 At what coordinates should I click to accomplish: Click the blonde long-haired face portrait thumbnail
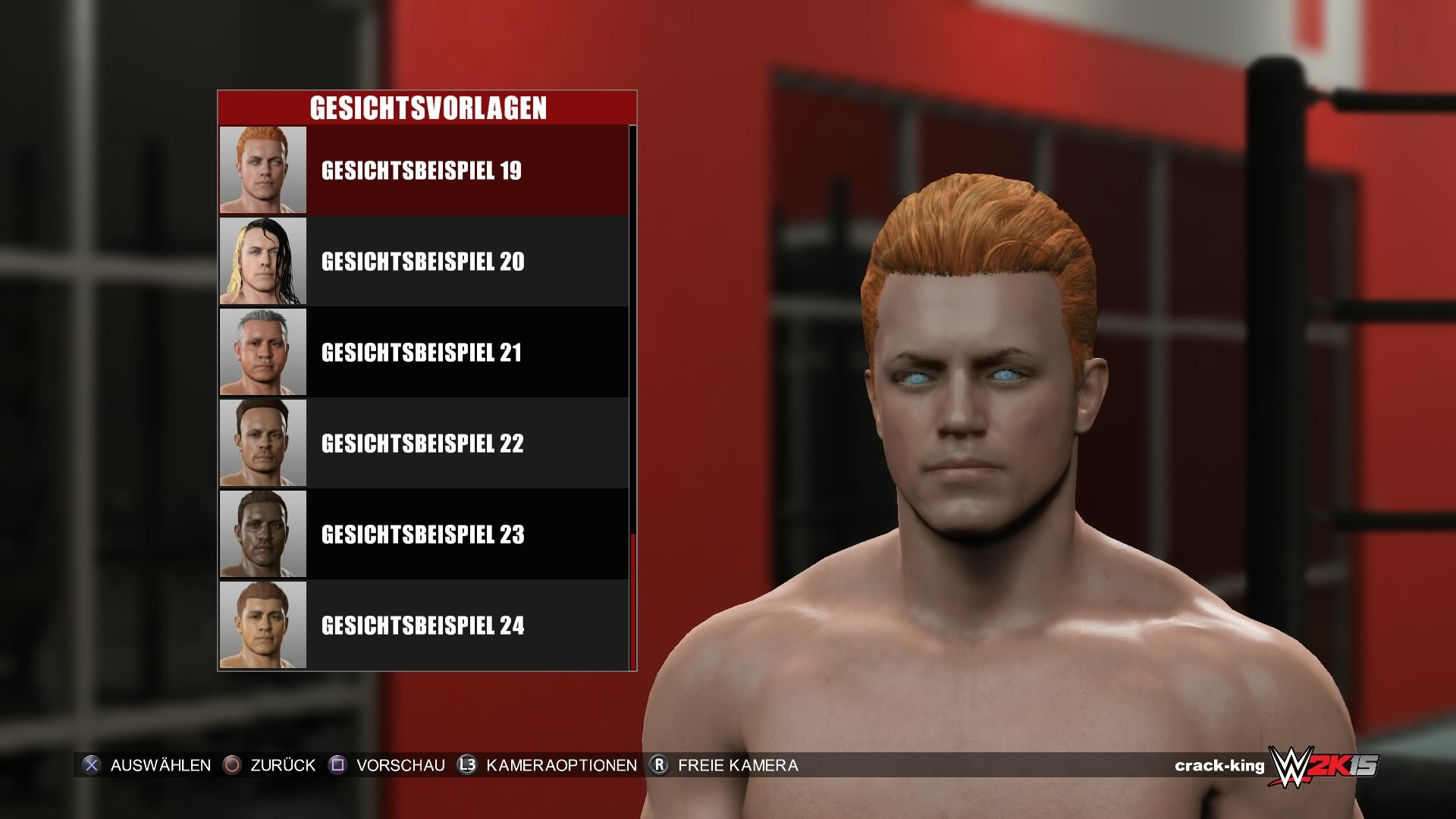point(262,259)
